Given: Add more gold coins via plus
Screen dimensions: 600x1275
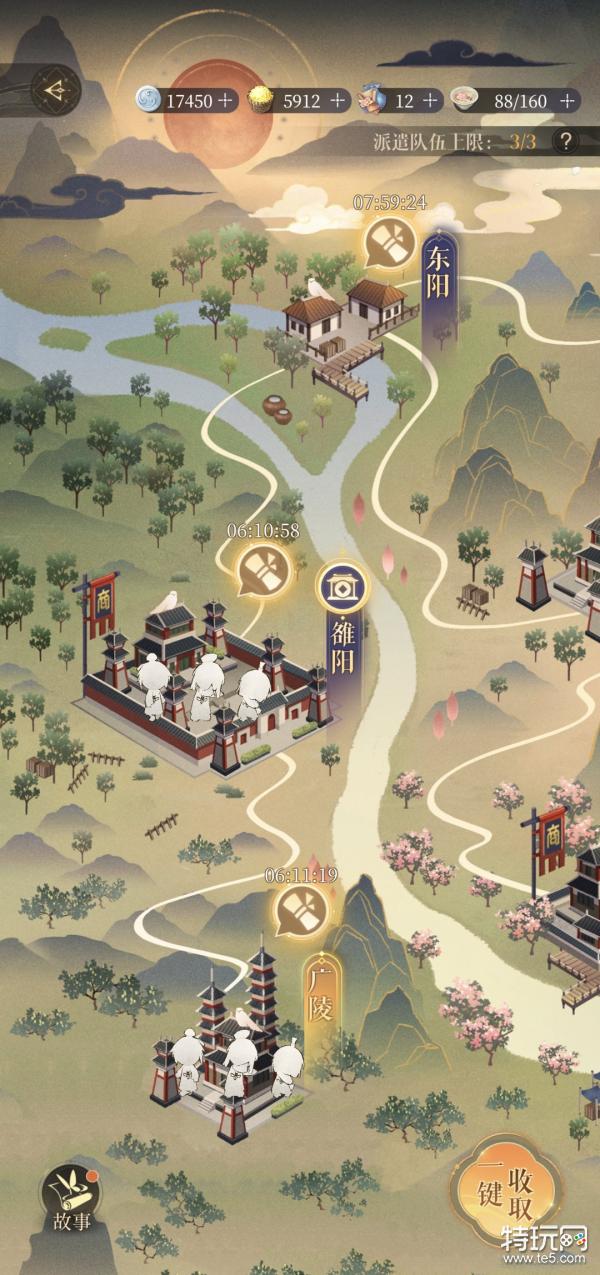Looking at the screenshot, I should click(x=337, y=100).
